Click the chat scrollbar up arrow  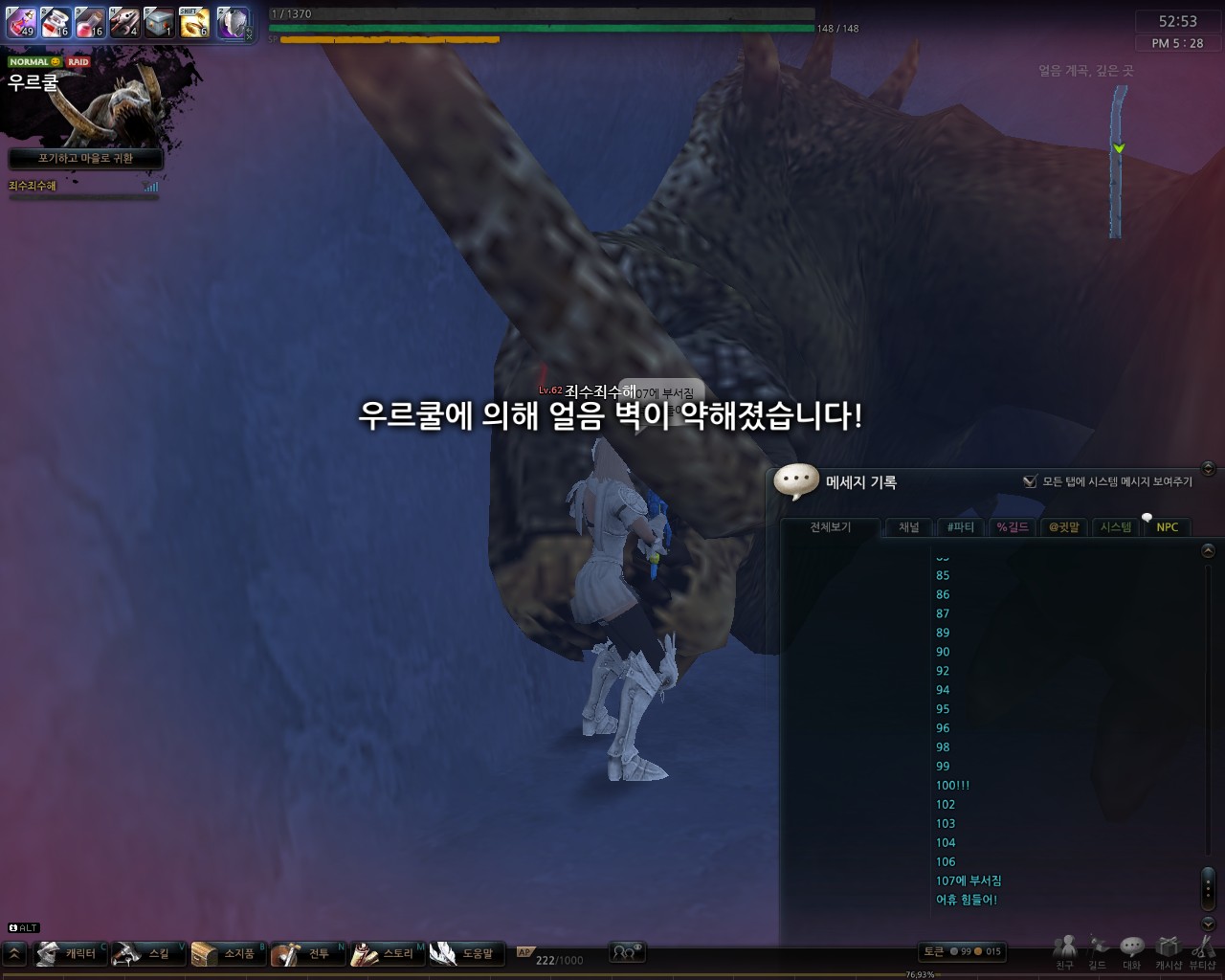1207,550
